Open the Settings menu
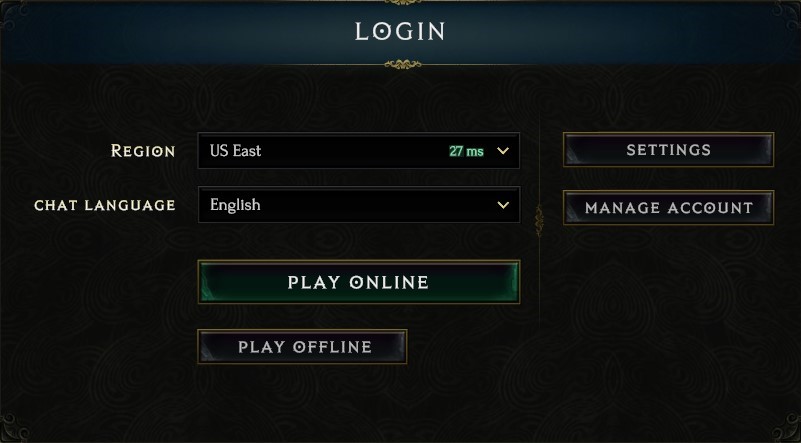The height and width of the screenshot is (443, 801). coord(668,150)
